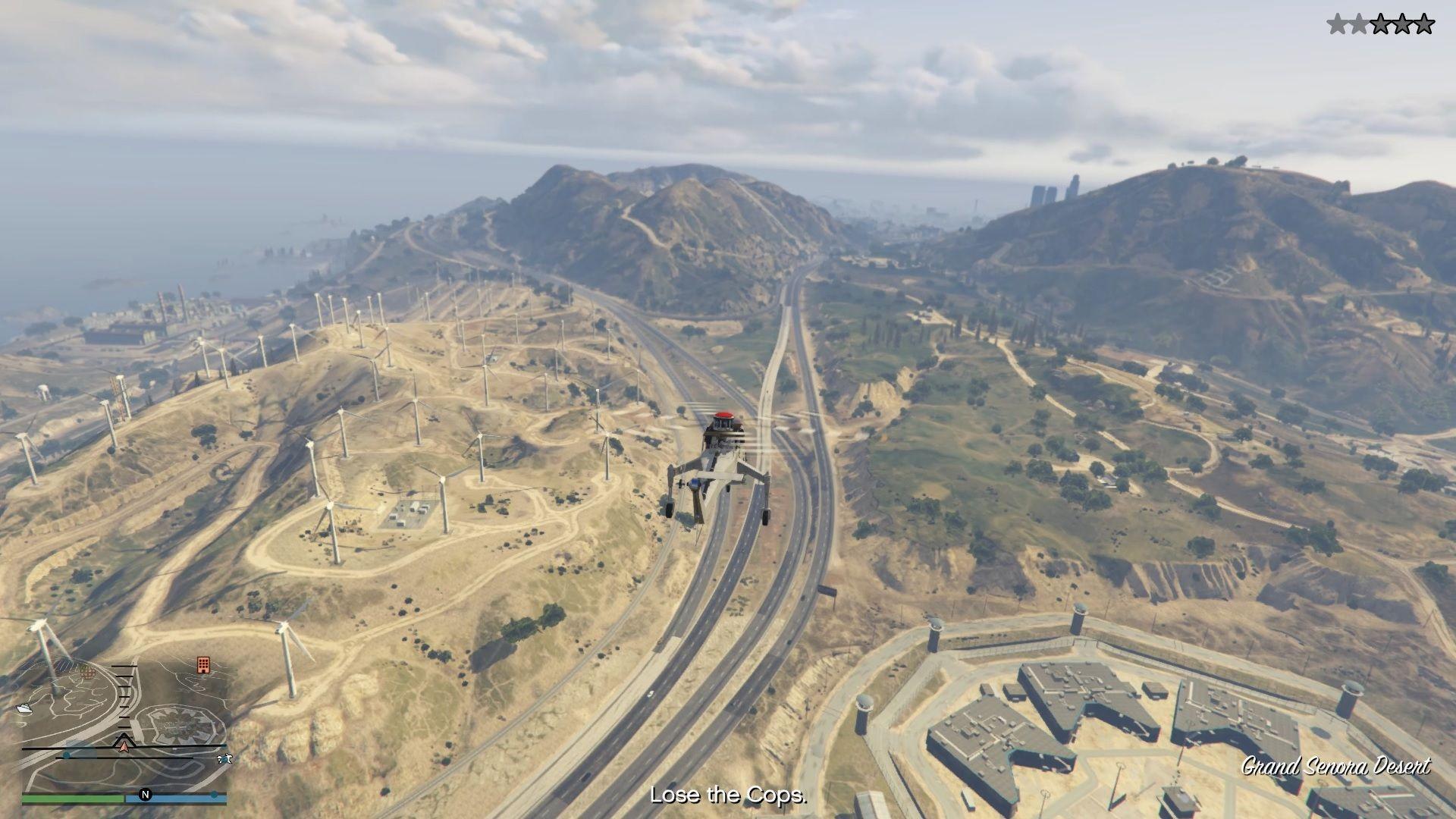The width and height of the screenshot is (1456, 819).
Task: Select the player arrow on the minimap
Action: (x=124, y=745)
